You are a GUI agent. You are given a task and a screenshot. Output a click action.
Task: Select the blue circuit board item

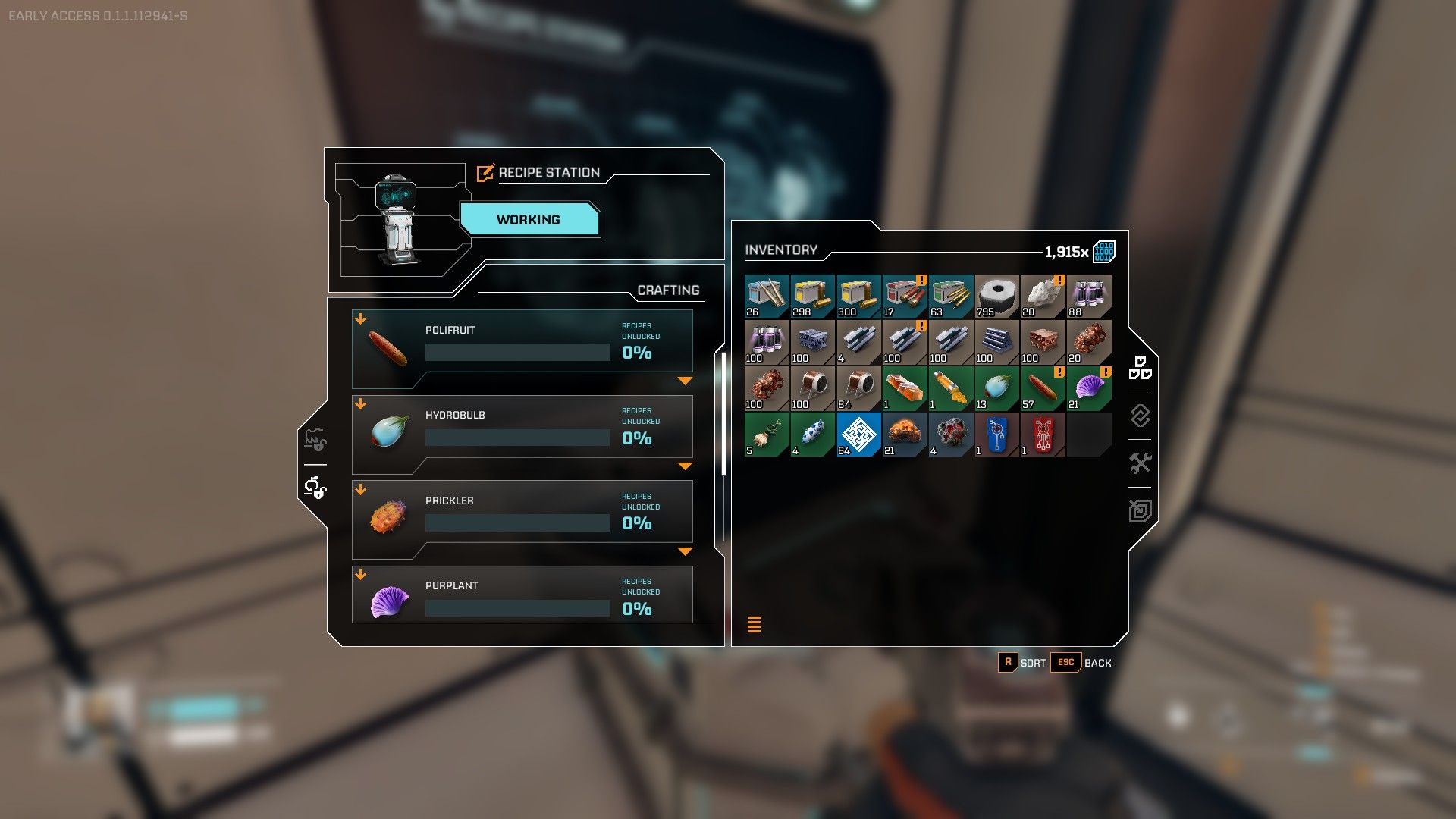(996, 435)
